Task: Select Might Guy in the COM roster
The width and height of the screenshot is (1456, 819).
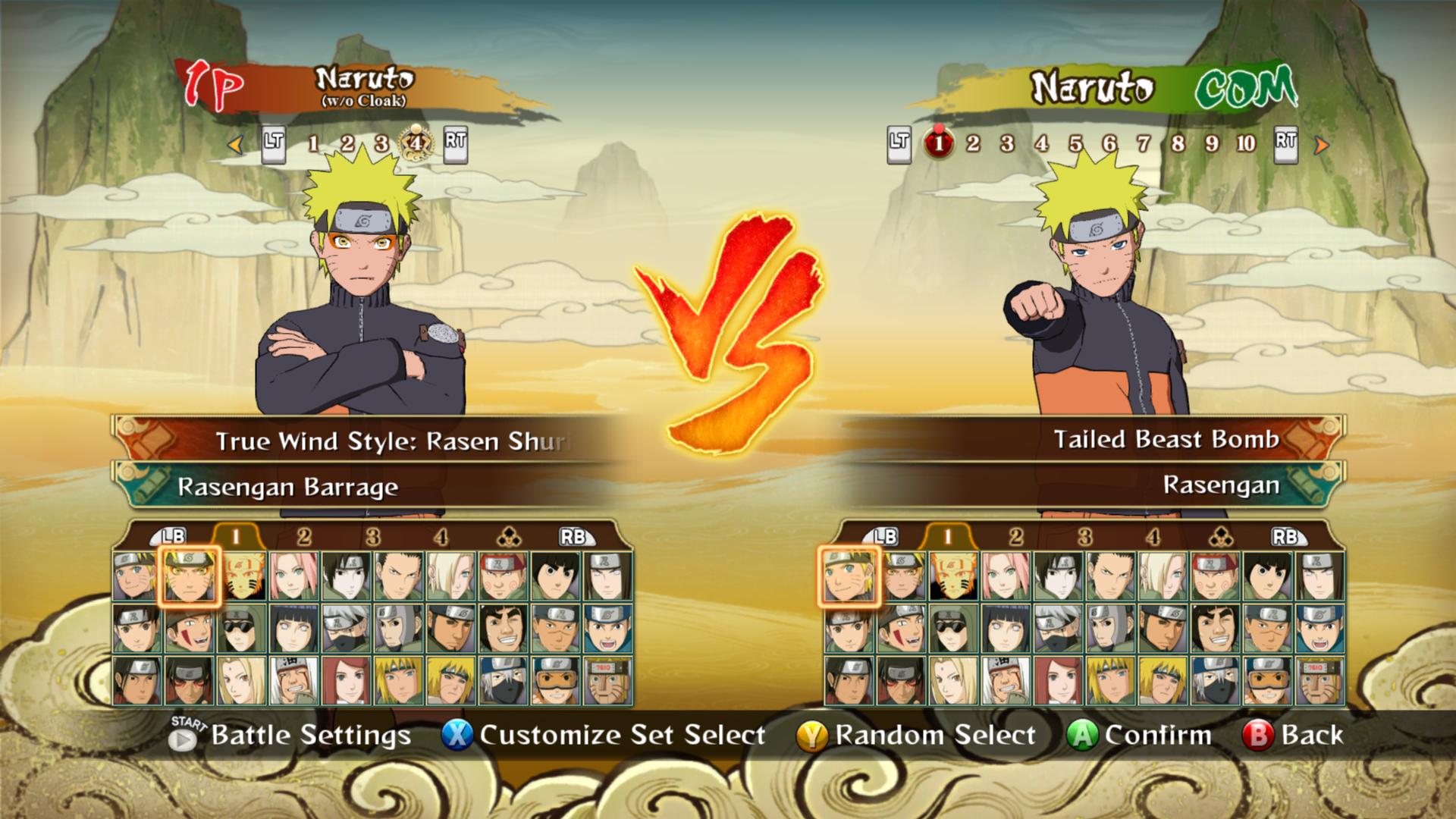Action: tap(1214, 629)
